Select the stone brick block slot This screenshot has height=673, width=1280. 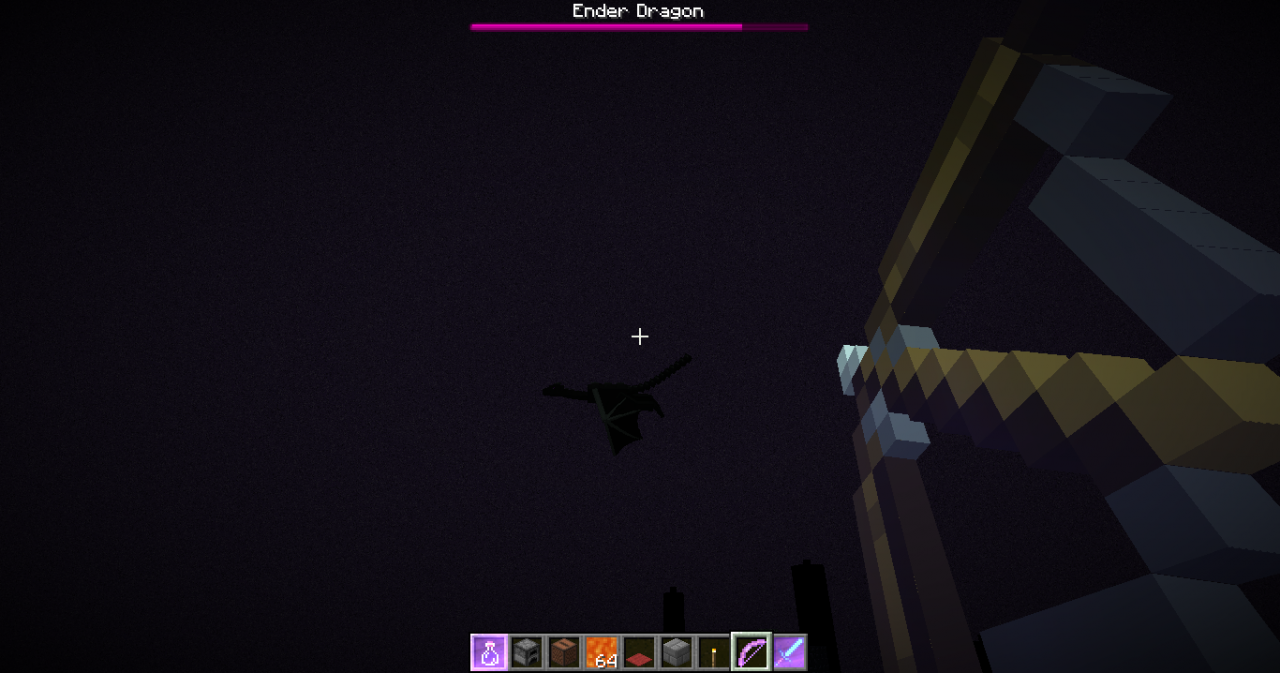point(677,653)
